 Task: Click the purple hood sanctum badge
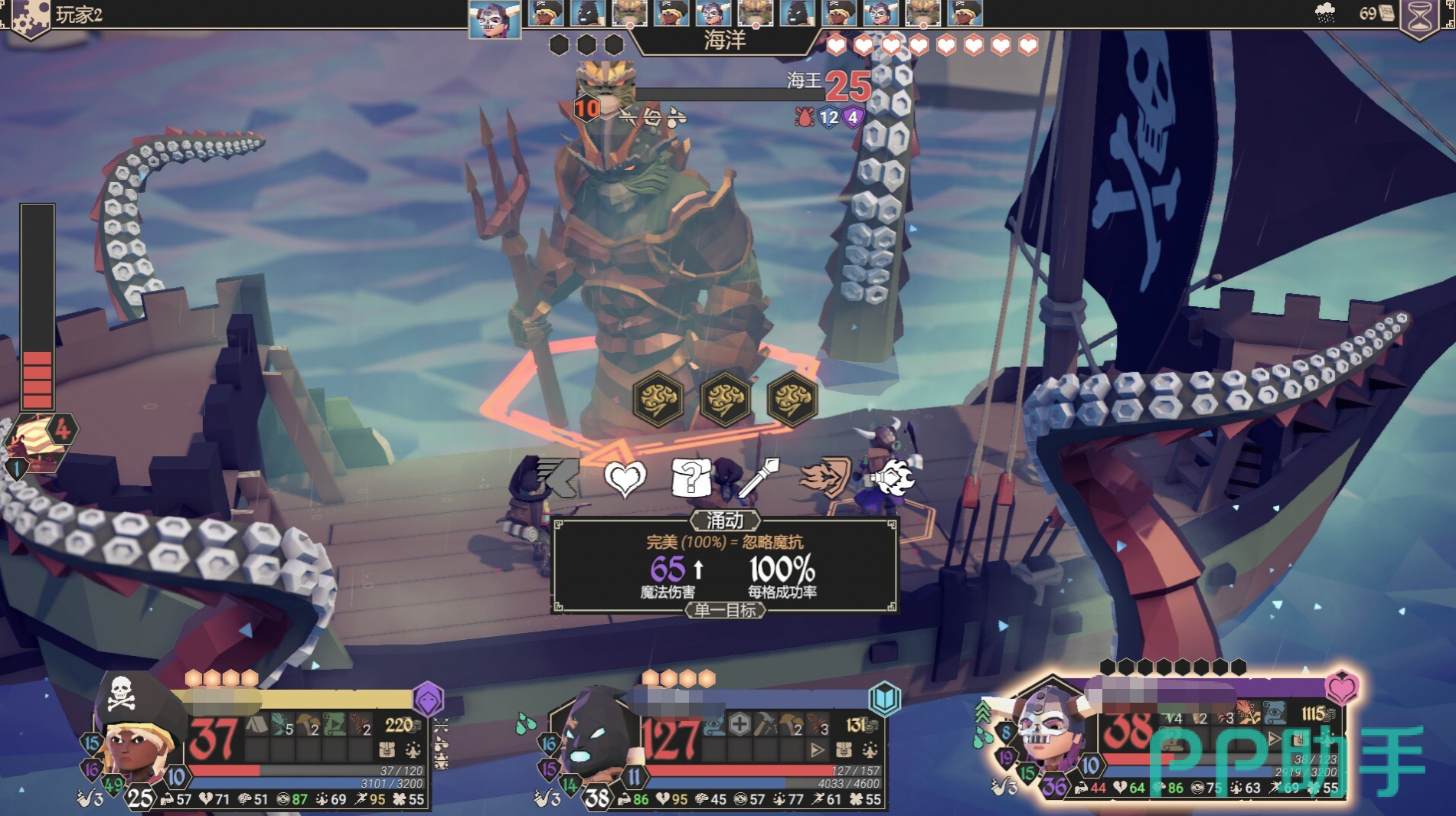[428, 698]
